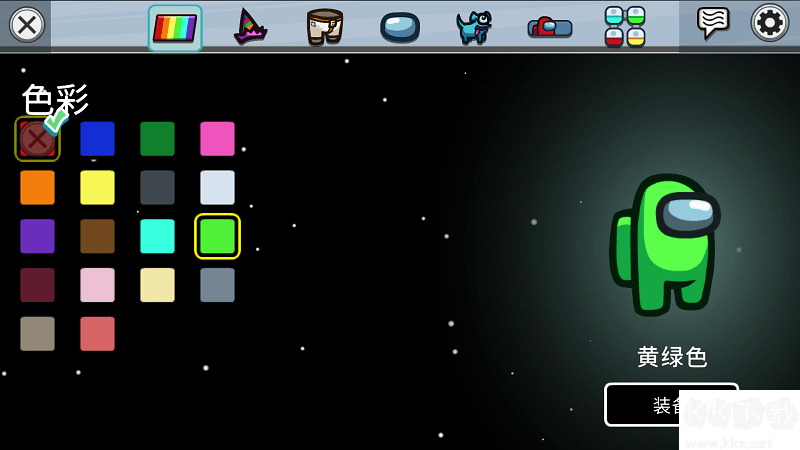Choose the blue color swatch
This screenshot has height=450, width=800.
[97, 139]
